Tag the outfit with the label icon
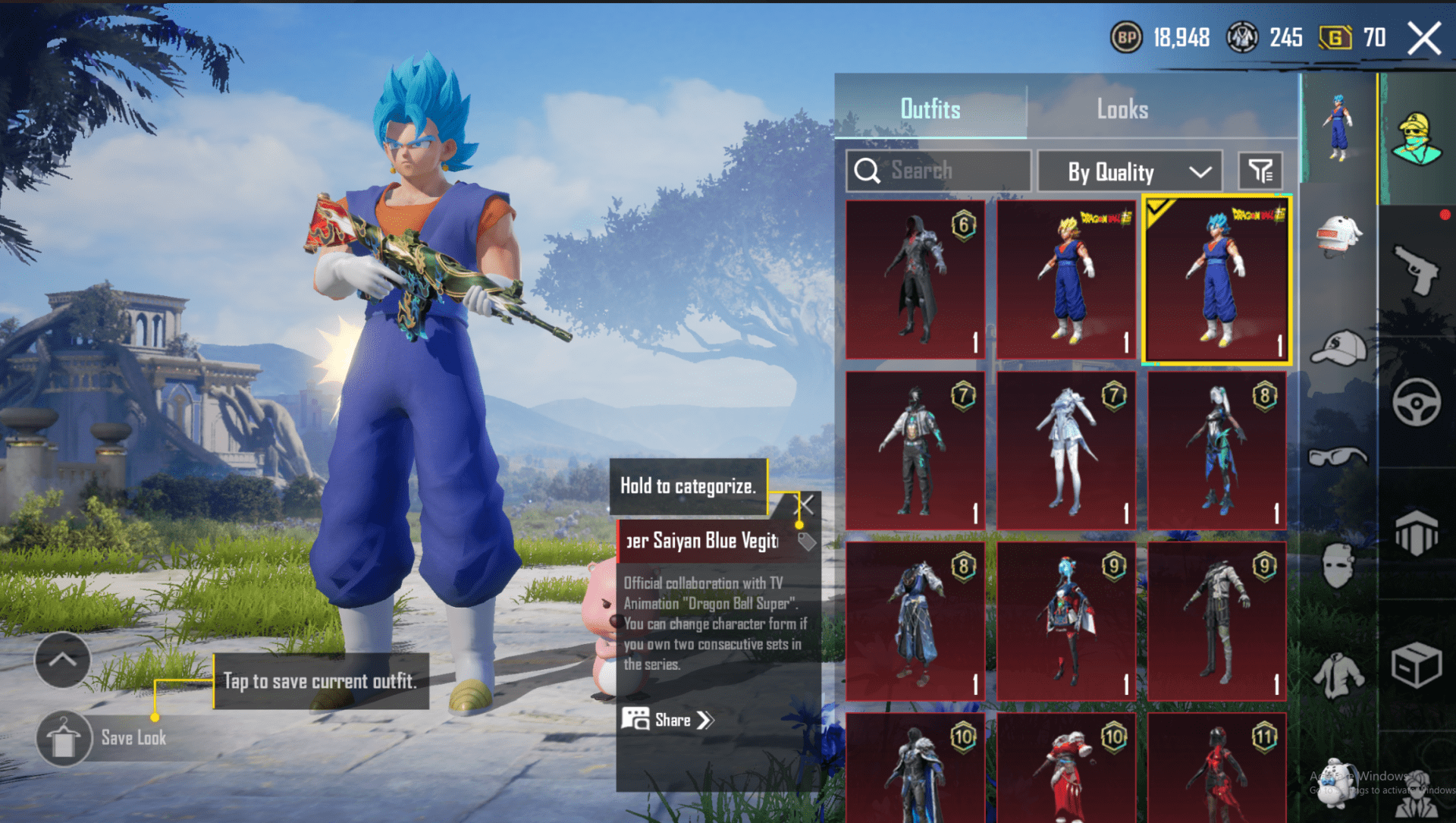Screen dimensions: 1456x823 (807, 542)
